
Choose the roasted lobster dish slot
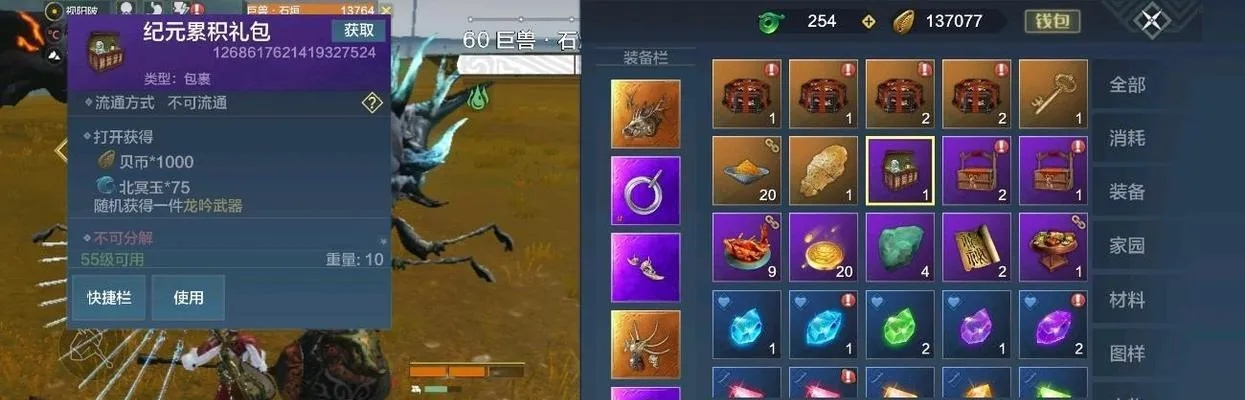(746, 247)
